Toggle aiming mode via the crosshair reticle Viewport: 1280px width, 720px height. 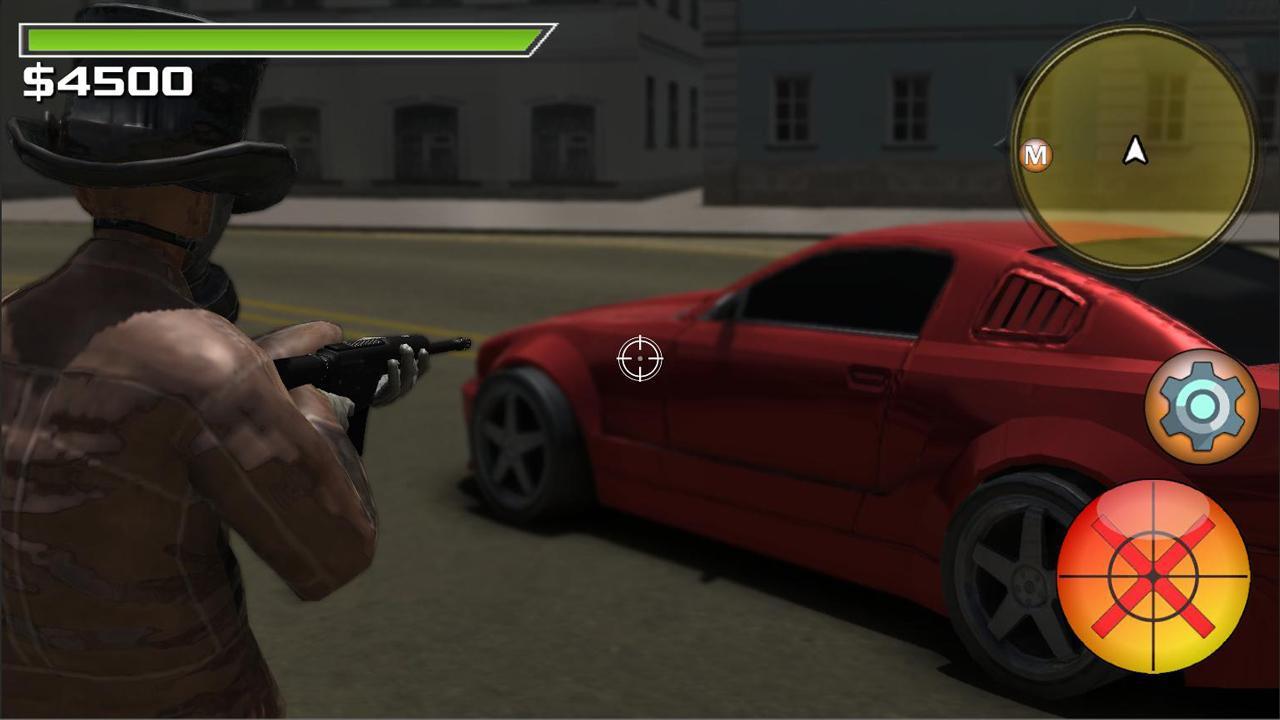pos(640,359)
